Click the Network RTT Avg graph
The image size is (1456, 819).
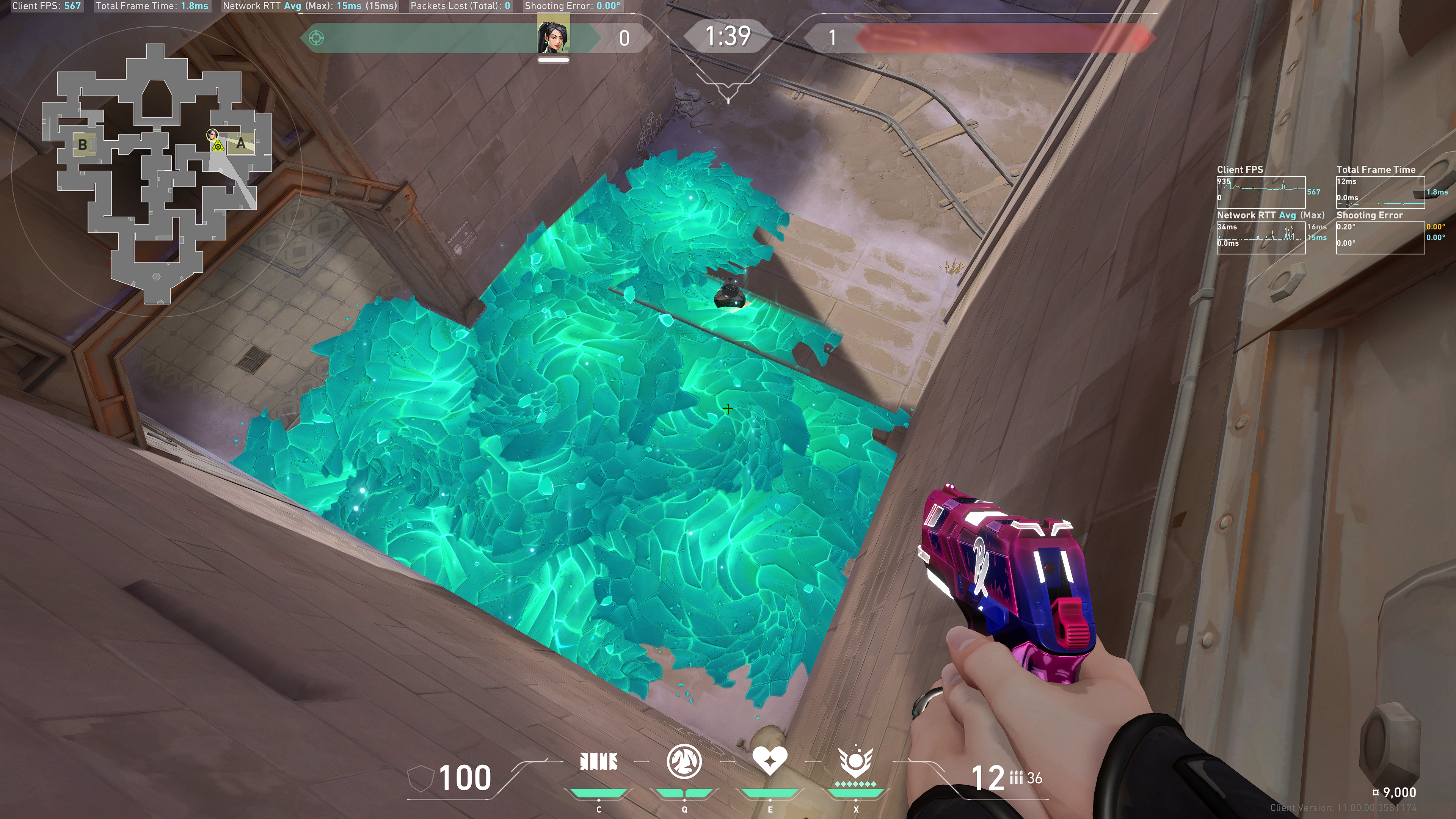(x=1260, y=238)
